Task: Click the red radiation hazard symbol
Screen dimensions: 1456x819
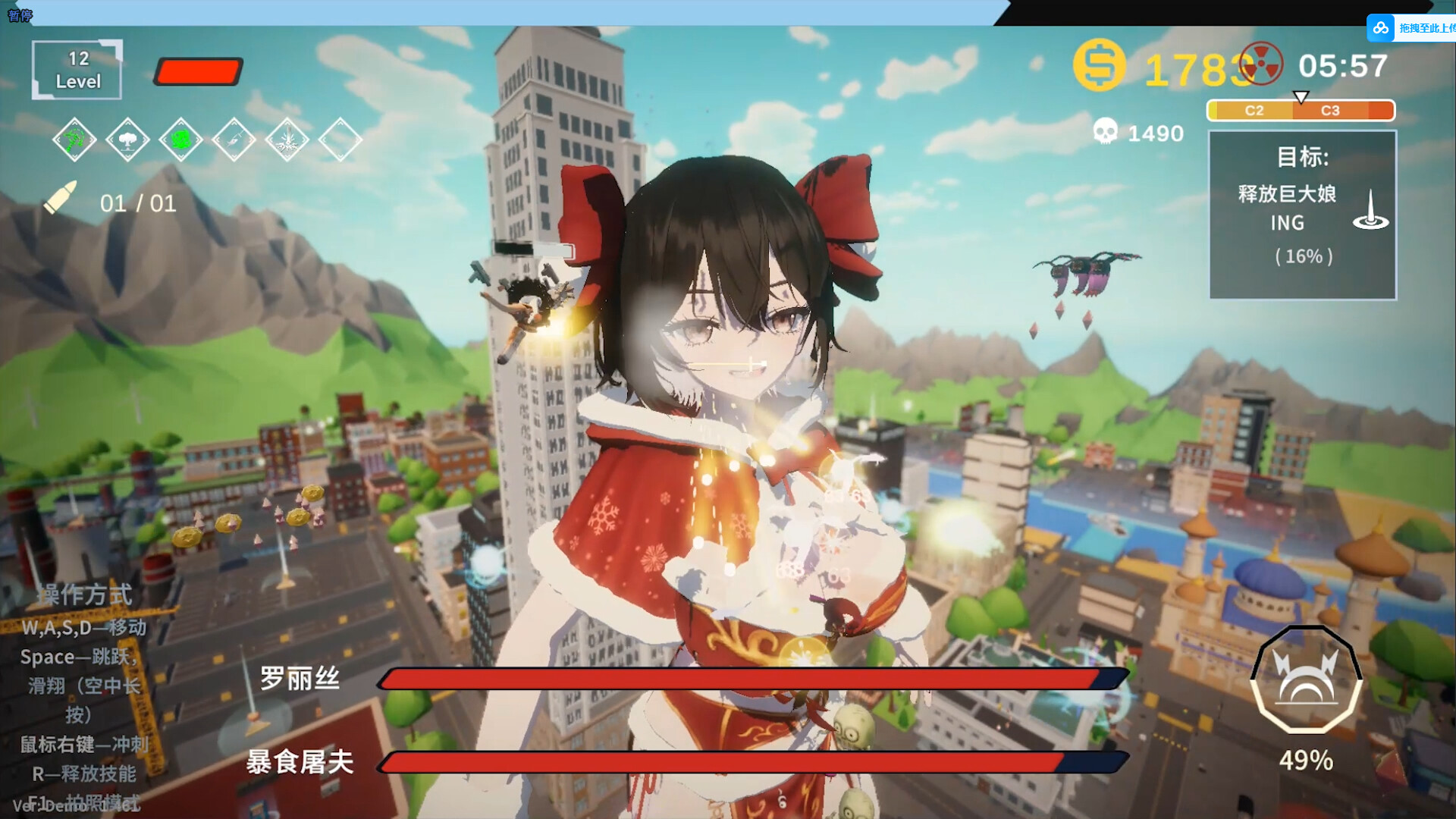Action: pos(1263,64)
